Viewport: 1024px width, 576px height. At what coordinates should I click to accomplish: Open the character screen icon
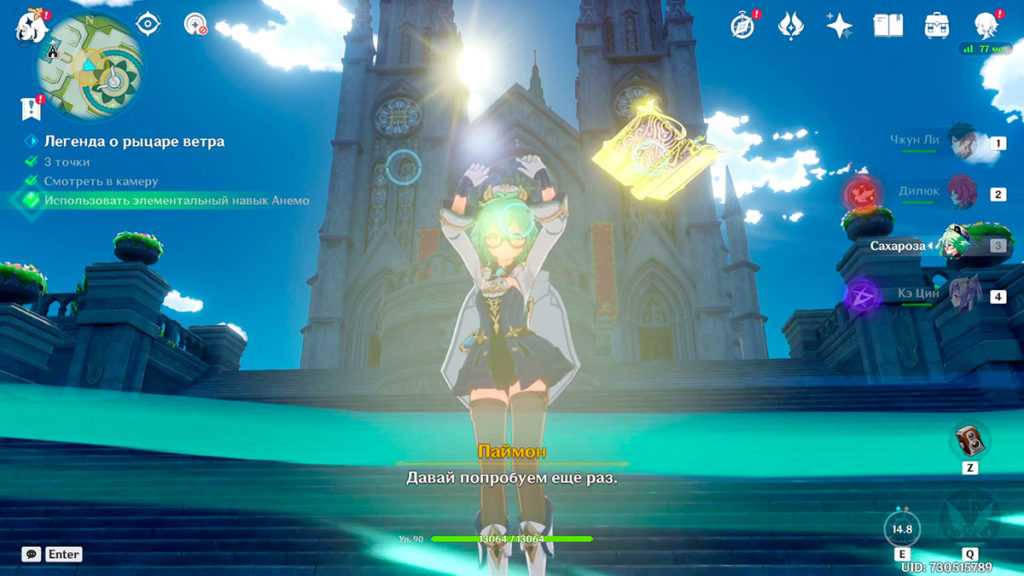point(986,25)
